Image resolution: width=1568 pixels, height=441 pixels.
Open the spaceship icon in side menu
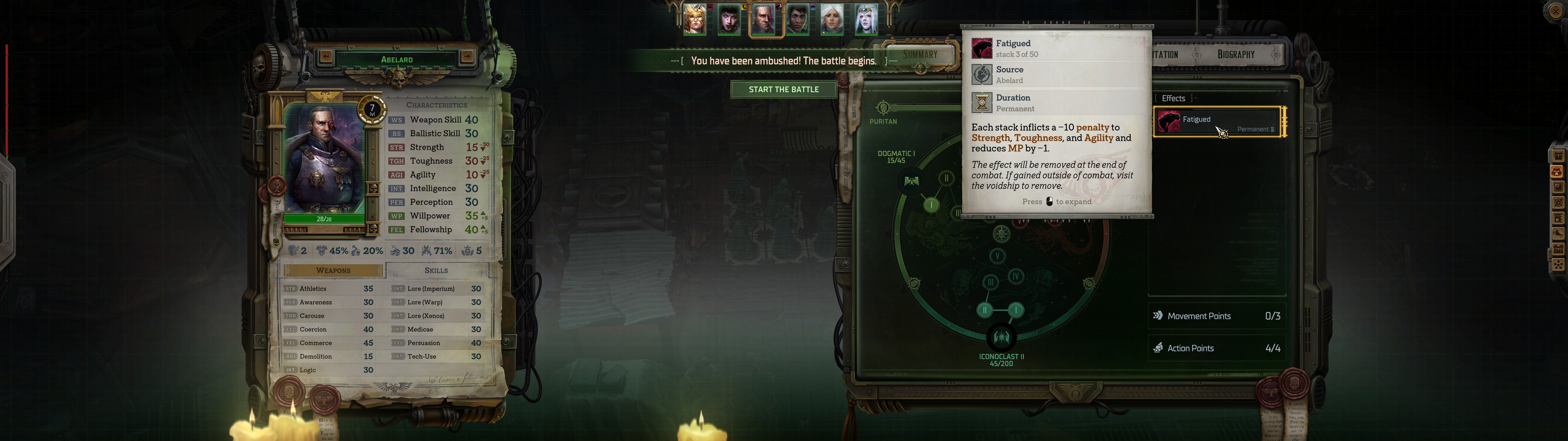(x=1558, y=233)
